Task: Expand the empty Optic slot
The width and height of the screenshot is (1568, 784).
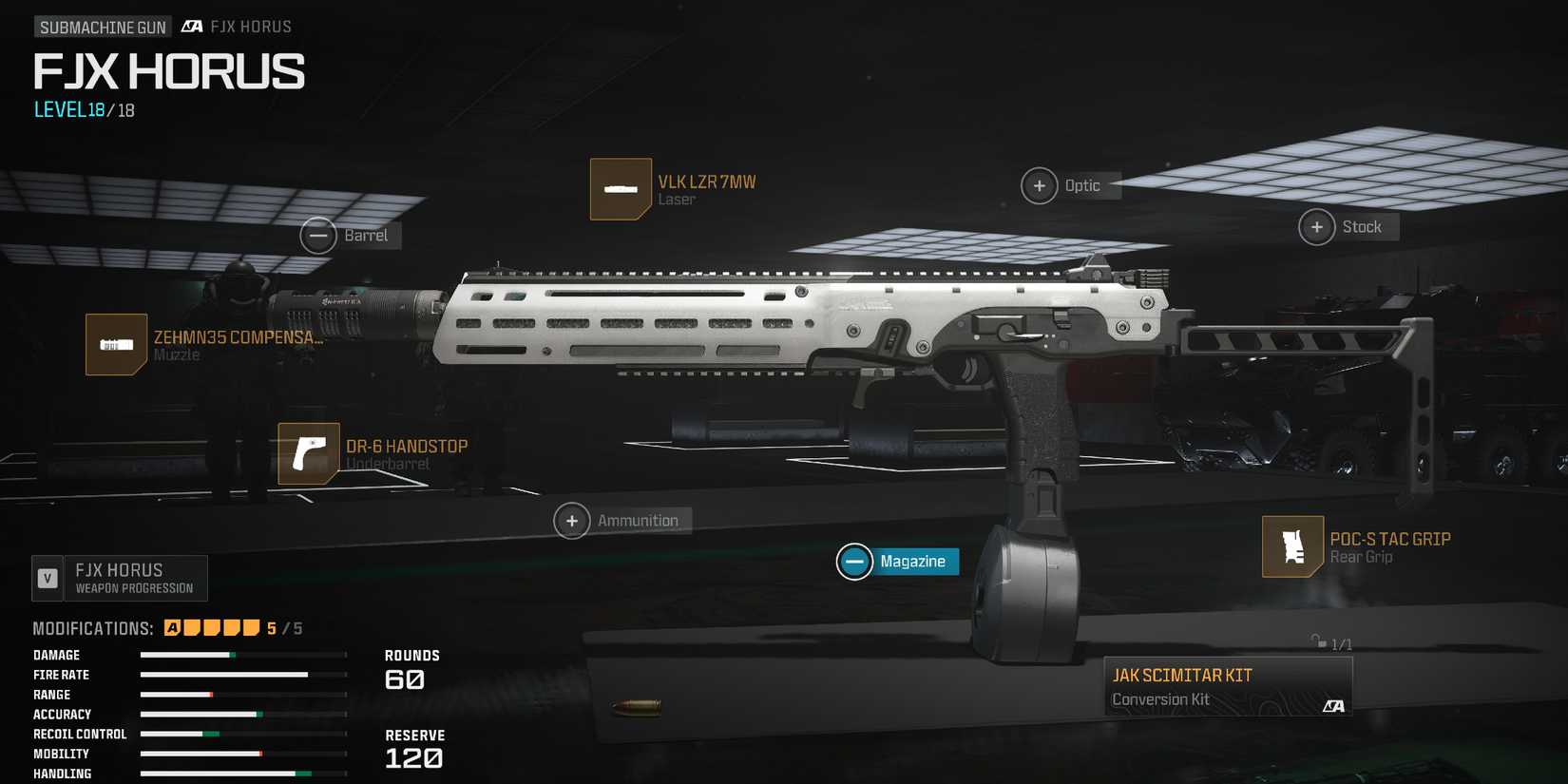Action: click(1040, 185)
